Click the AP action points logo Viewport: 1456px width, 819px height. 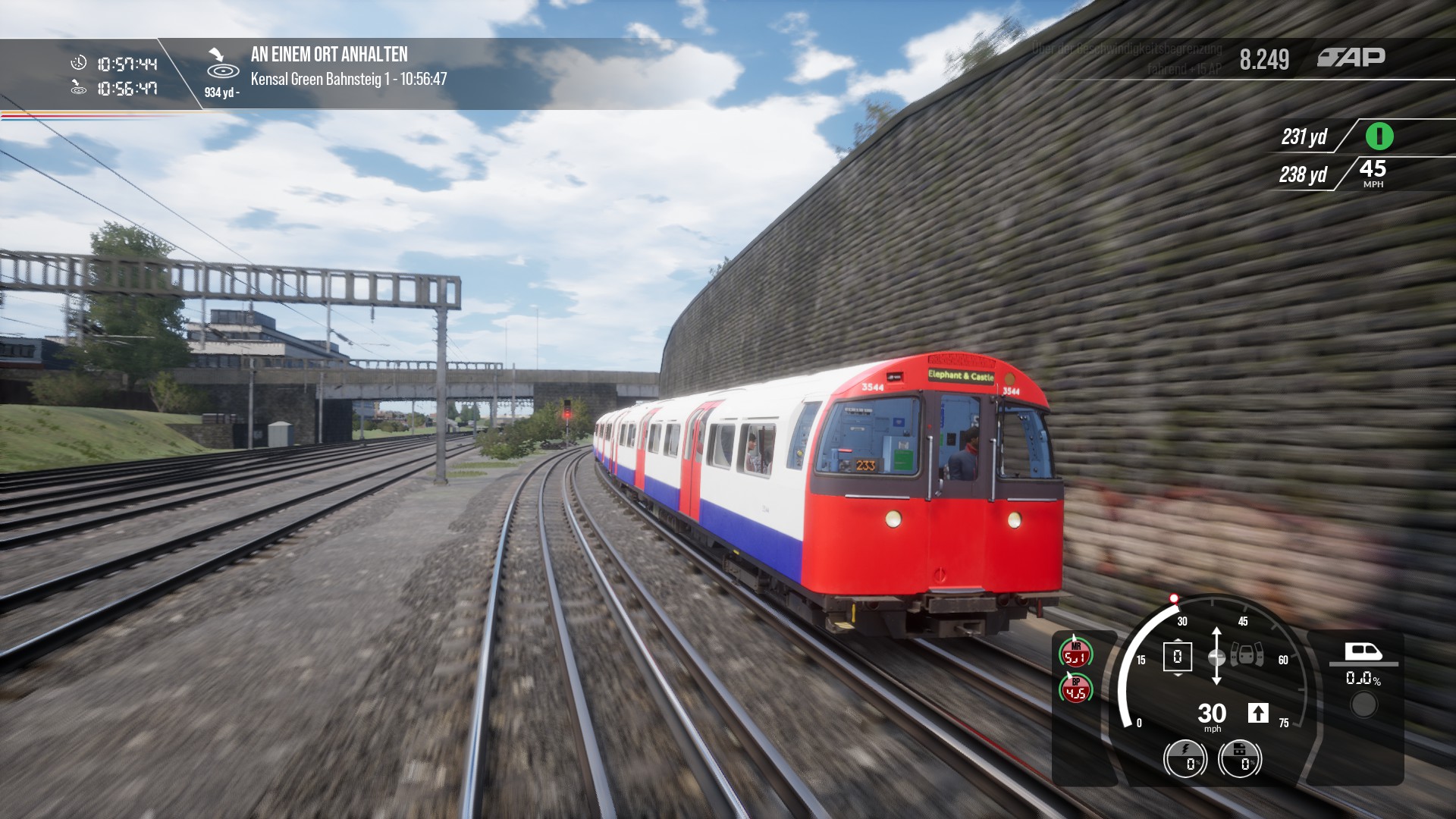point(1351,58)
